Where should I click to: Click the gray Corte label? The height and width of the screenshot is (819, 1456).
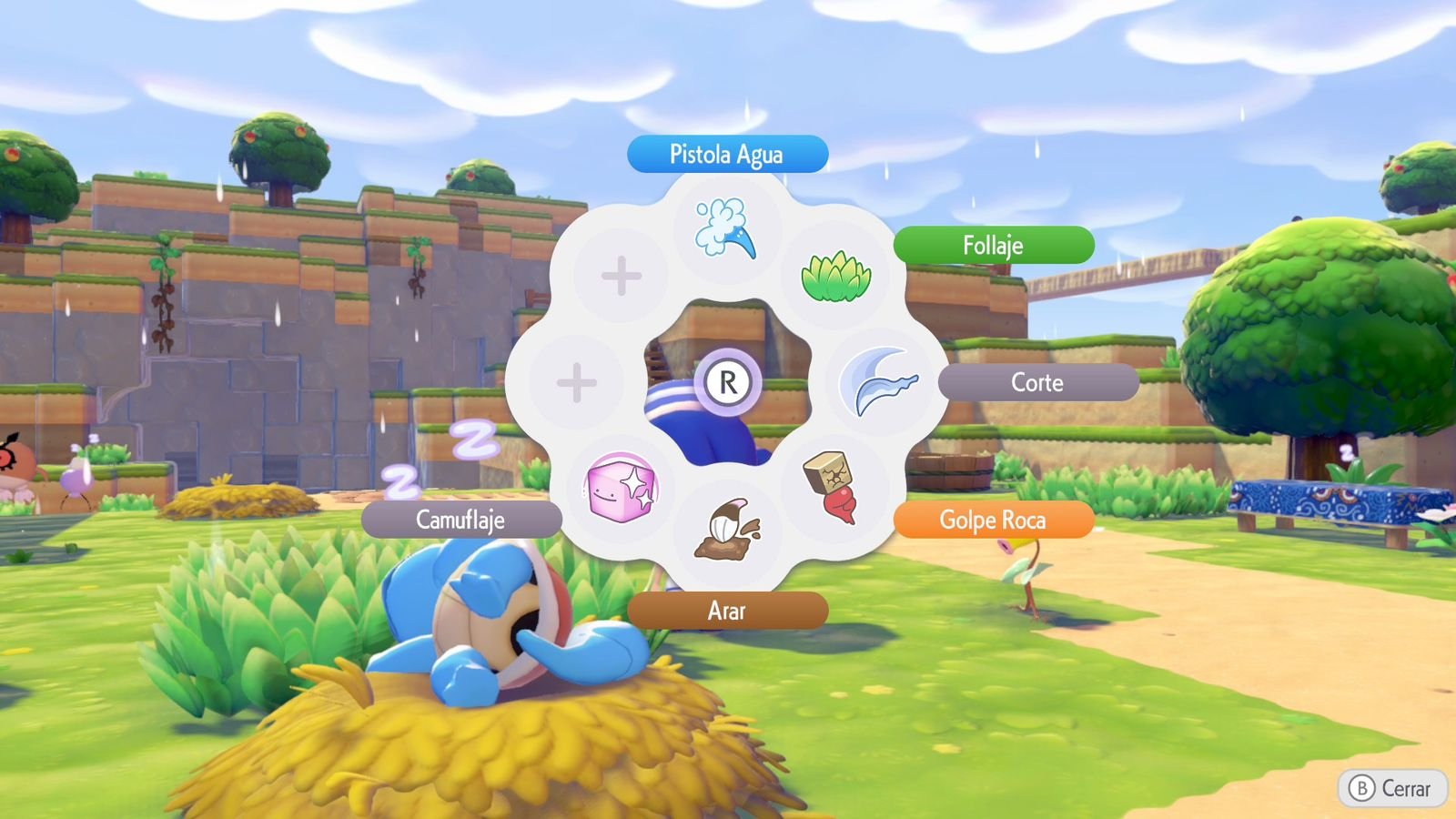1037,382
